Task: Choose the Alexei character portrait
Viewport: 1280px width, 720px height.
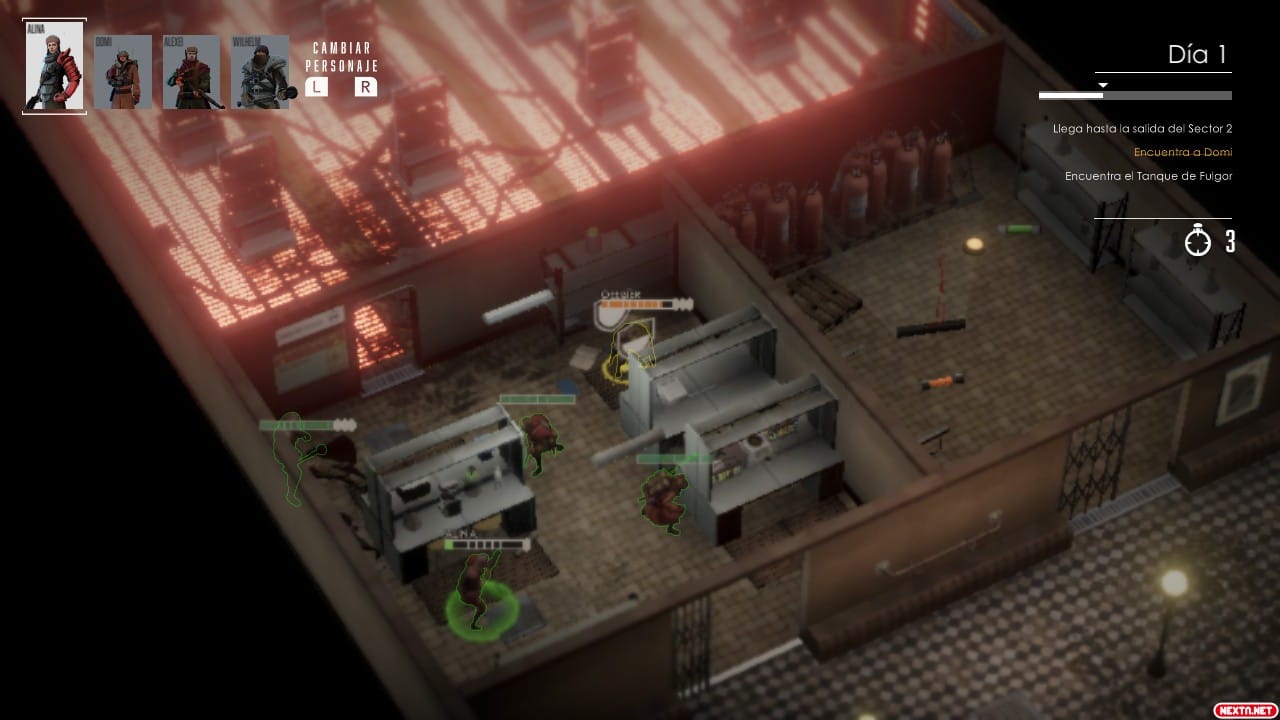Action: [x=192, y=72]
